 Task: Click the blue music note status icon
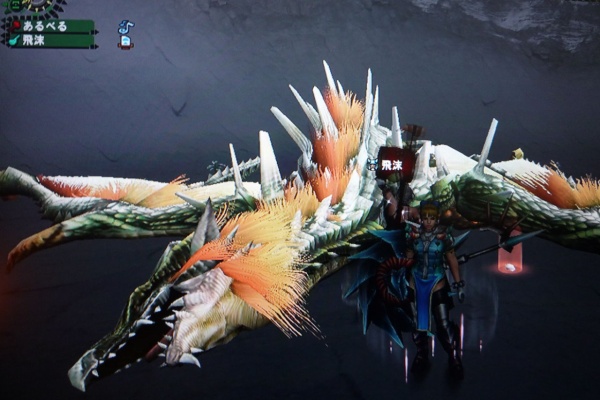point(125,27)
